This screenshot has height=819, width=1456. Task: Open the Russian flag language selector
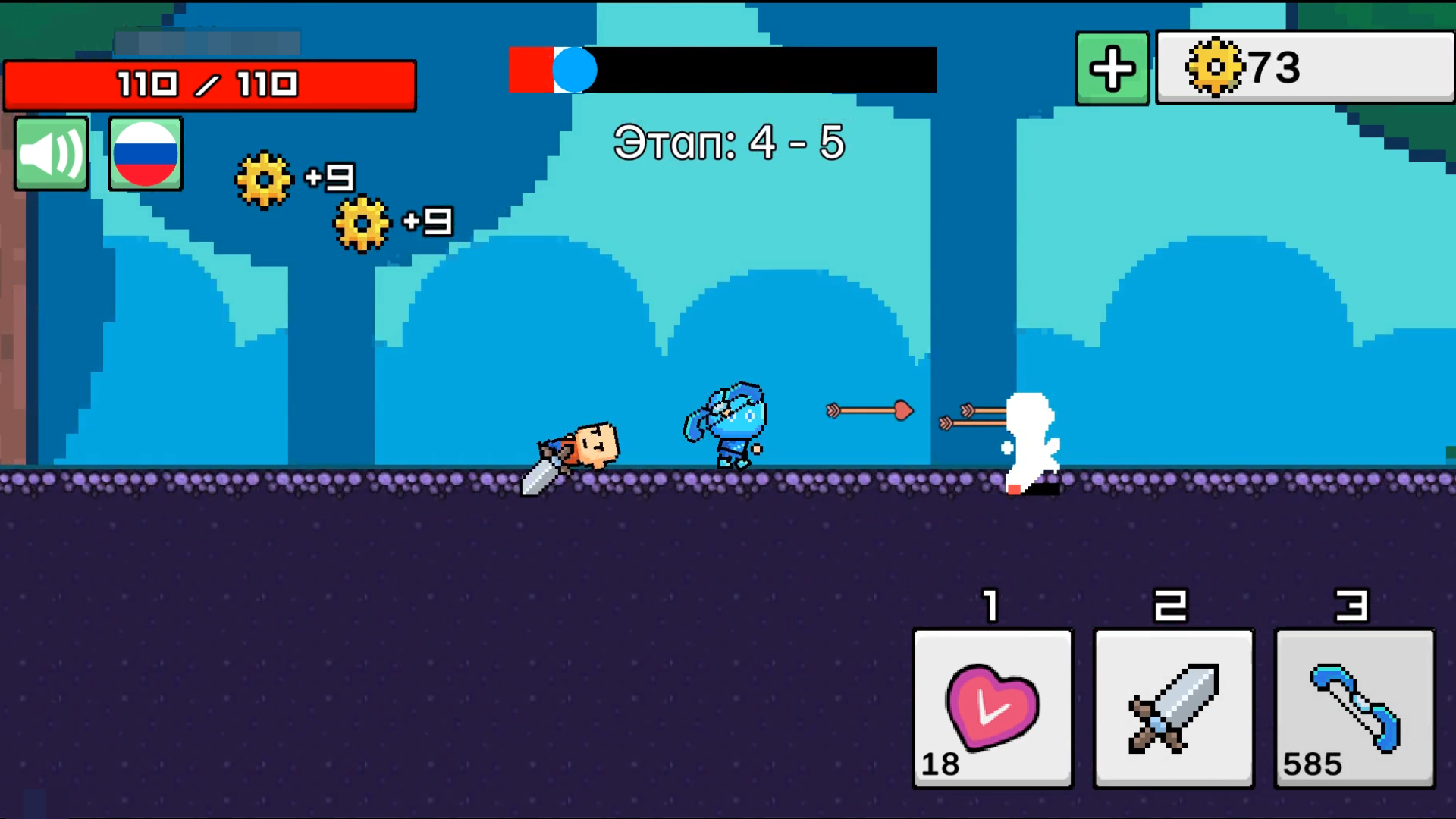(x=145, y=153)
